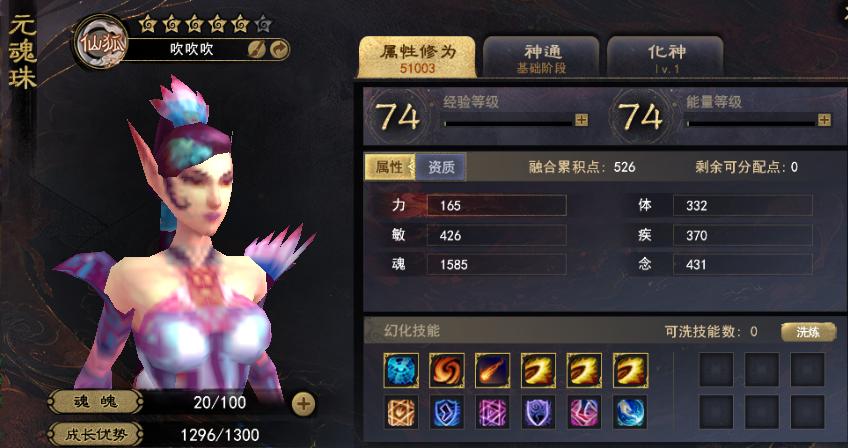Click the share arrow icon by name
Screen dimensions: 848x448
279,49
